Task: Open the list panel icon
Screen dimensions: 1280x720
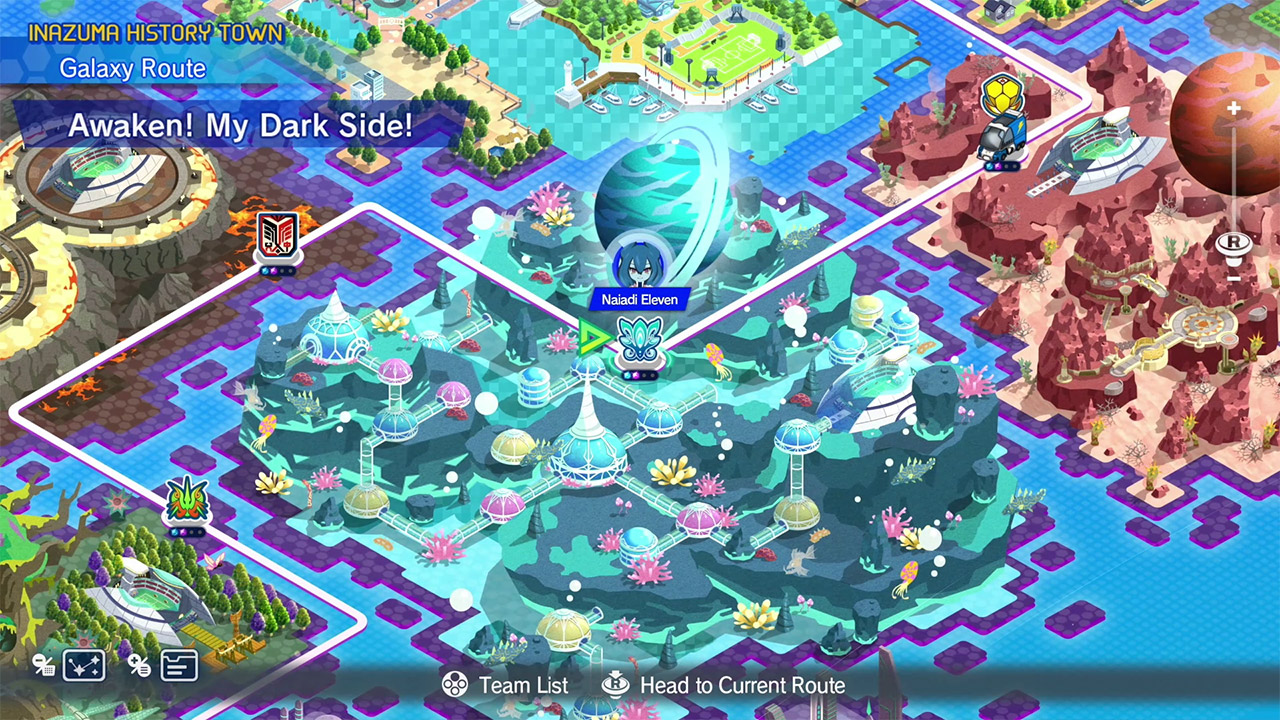Action: click(179, 665)
